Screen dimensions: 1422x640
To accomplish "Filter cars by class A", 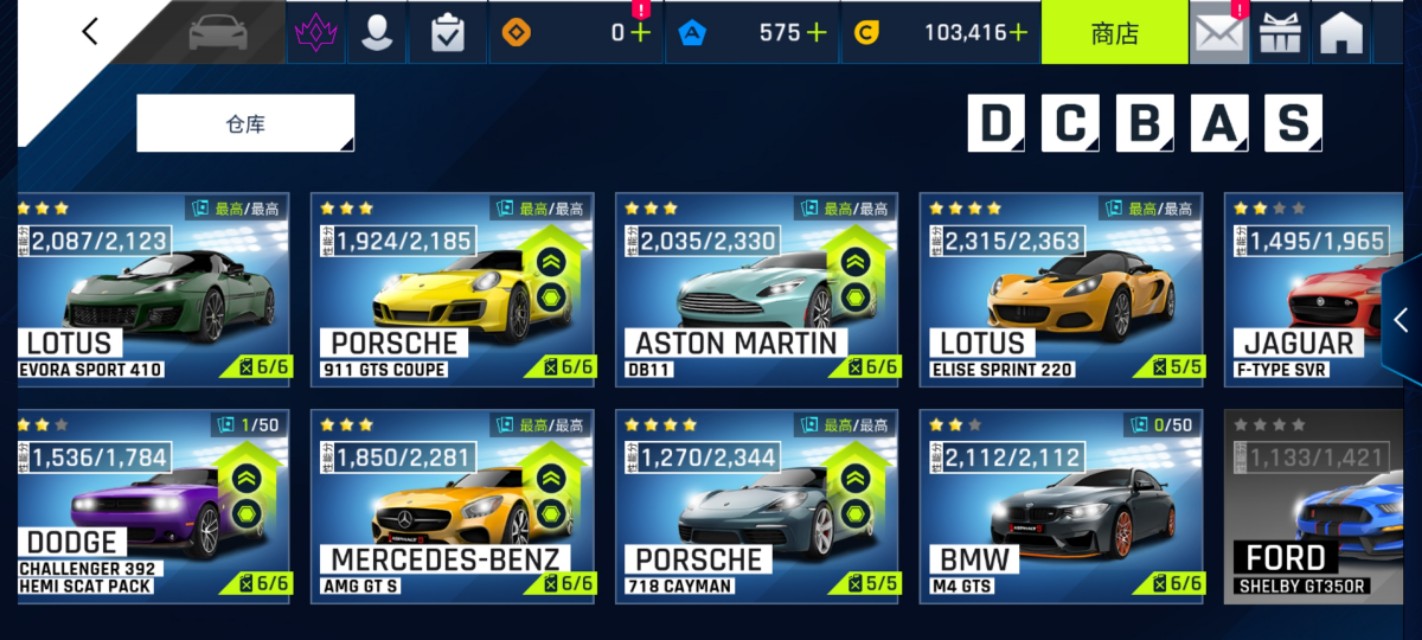I will [1218, 124].
